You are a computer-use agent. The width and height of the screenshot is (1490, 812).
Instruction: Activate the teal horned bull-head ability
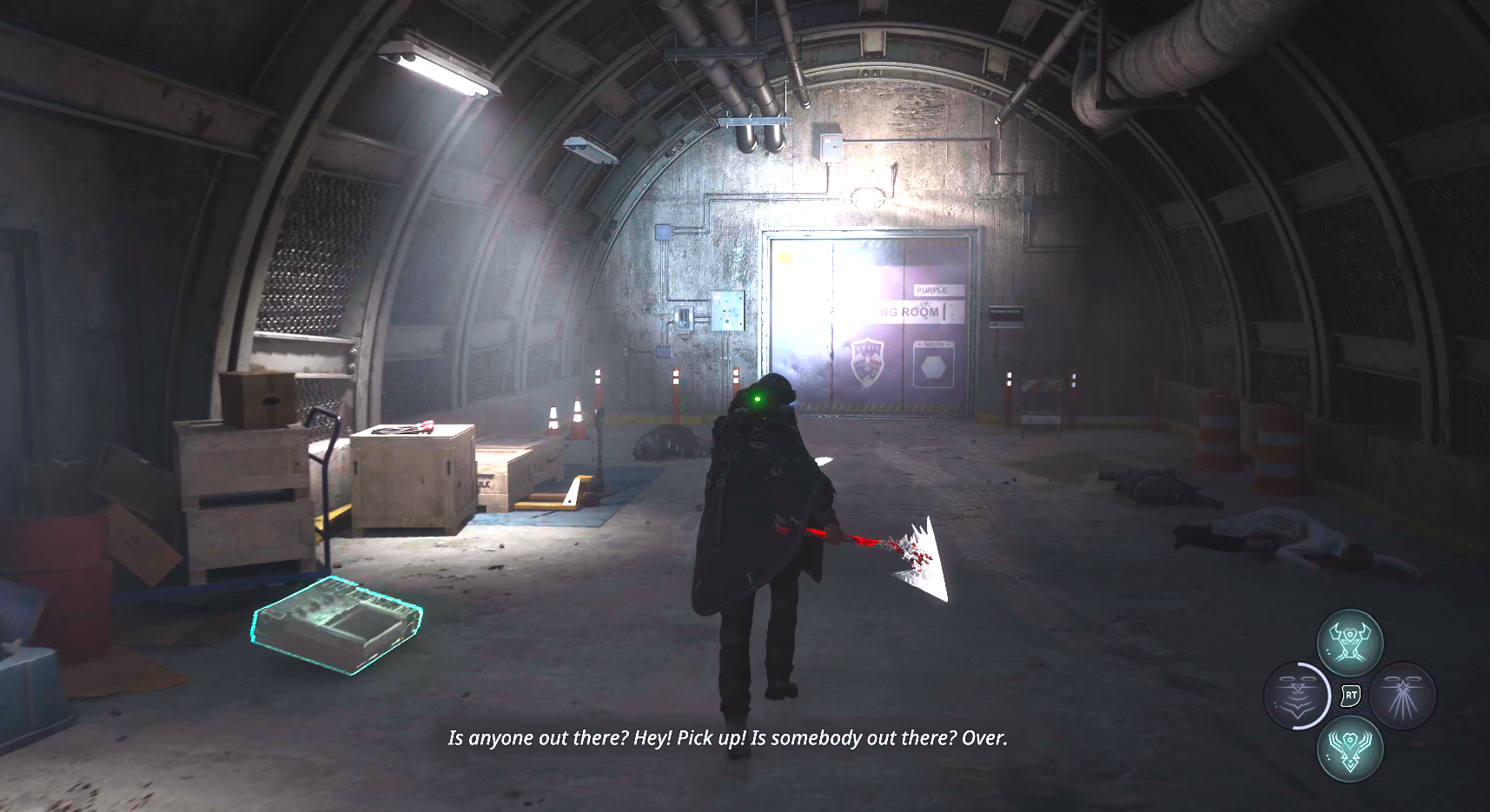point(1349,643)
